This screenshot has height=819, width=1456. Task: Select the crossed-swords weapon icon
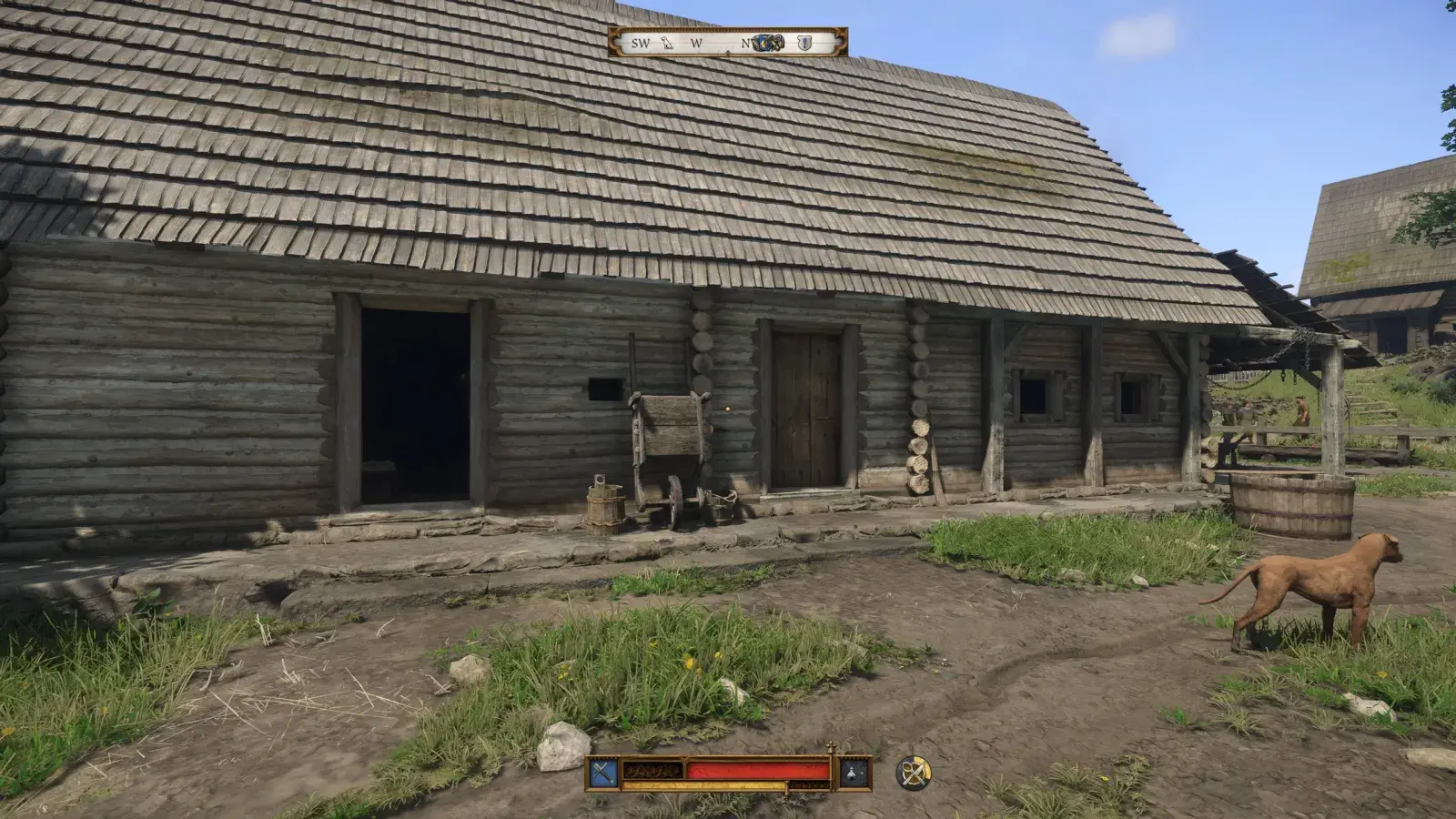click(x=602, y=771)
